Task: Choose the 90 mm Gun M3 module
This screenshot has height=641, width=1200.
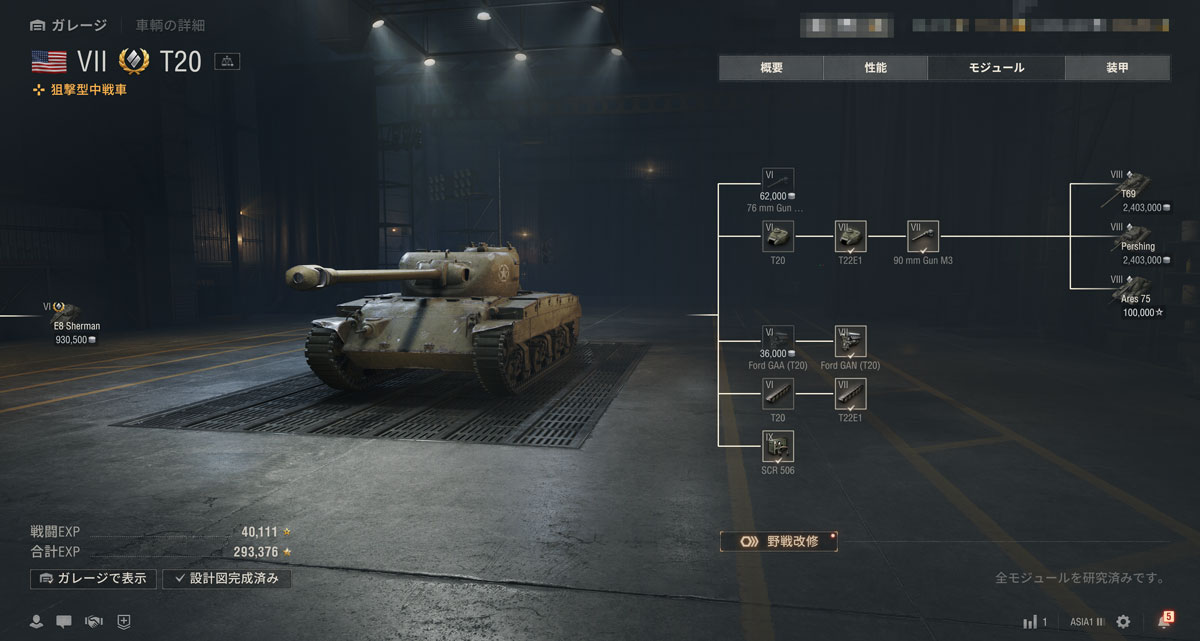Action: (x=923, y=237)
